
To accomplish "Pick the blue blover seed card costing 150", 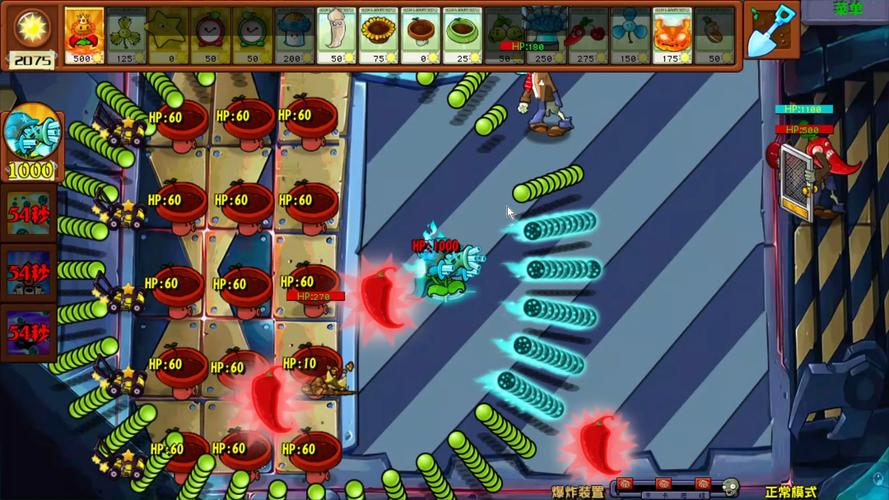I will pyautogui.click(x=630, y=34).
